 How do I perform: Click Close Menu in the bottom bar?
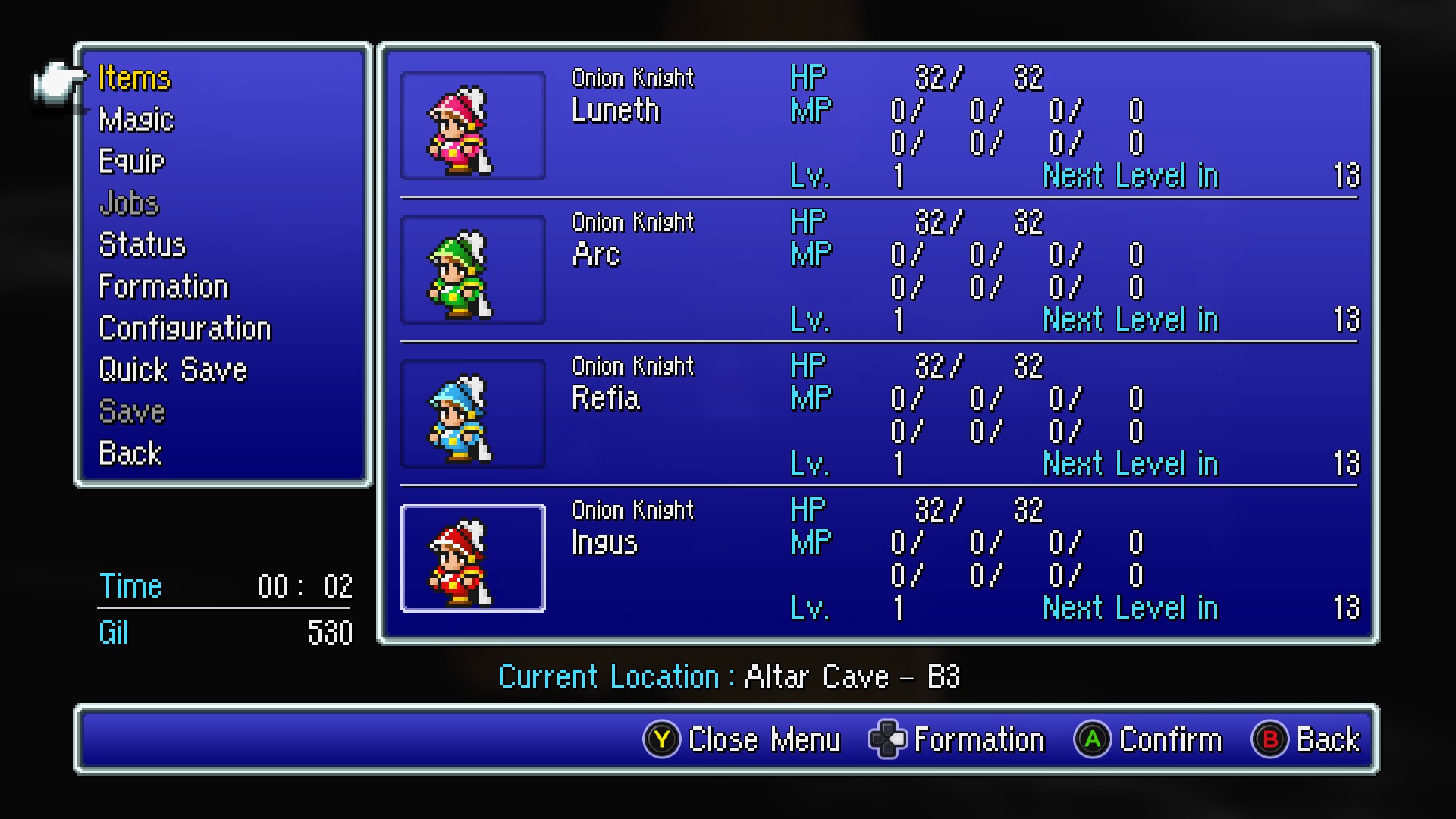coord(742,739)
